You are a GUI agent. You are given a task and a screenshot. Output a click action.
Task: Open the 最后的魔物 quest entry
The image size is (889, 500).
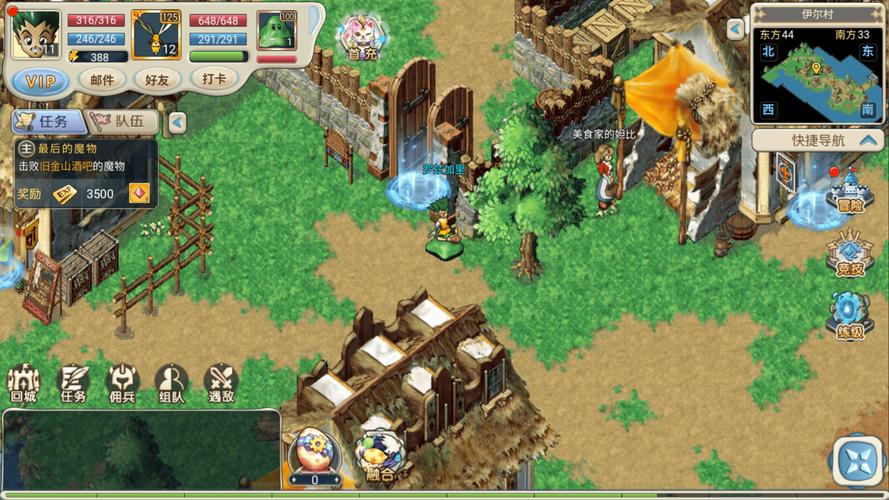click(85, 163)
